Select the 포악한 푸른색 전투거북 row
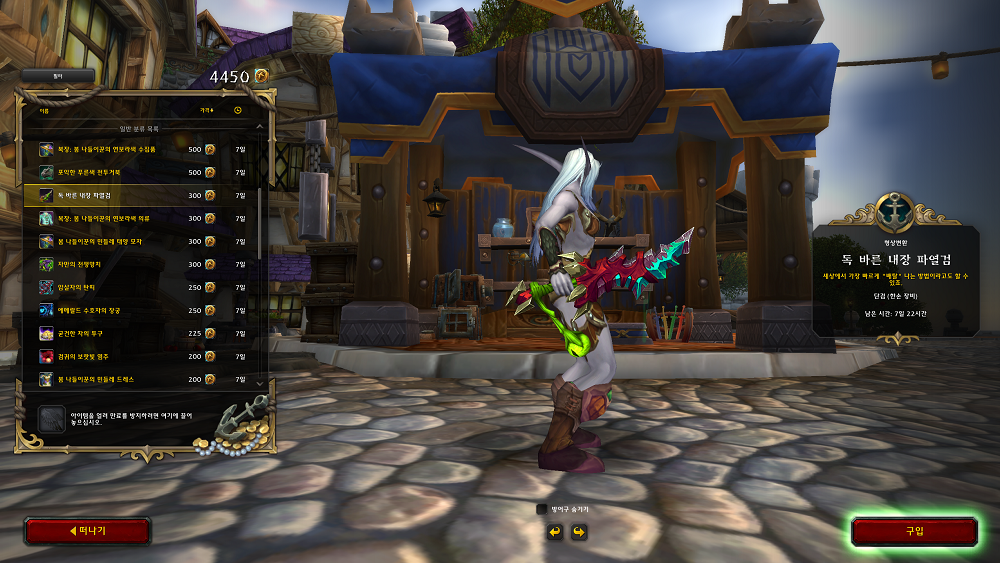The height and width of the screenshot is (563, 1000). (x=140, y=172)
